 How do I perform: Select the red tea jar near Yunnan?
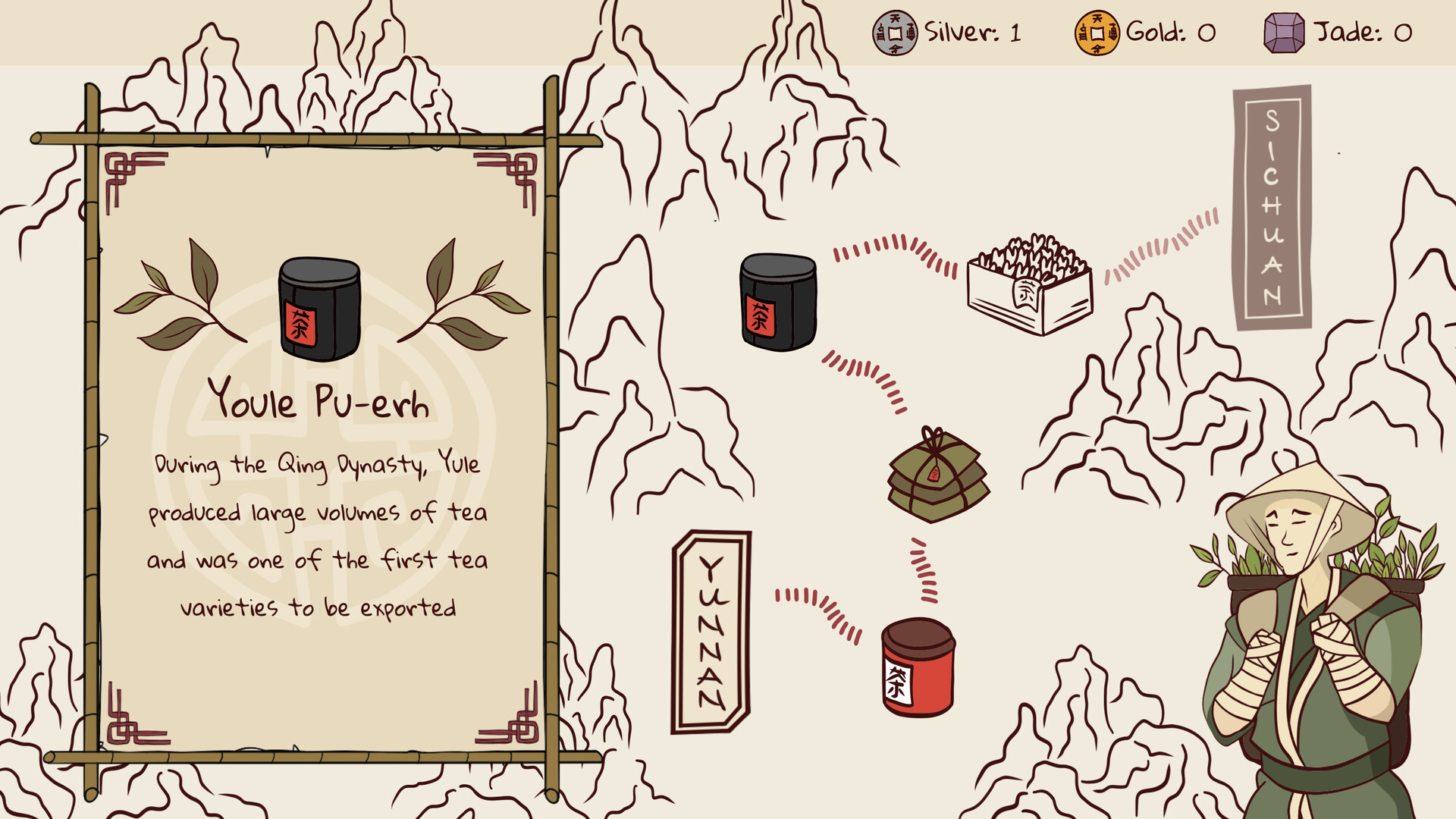pos(915,667)
